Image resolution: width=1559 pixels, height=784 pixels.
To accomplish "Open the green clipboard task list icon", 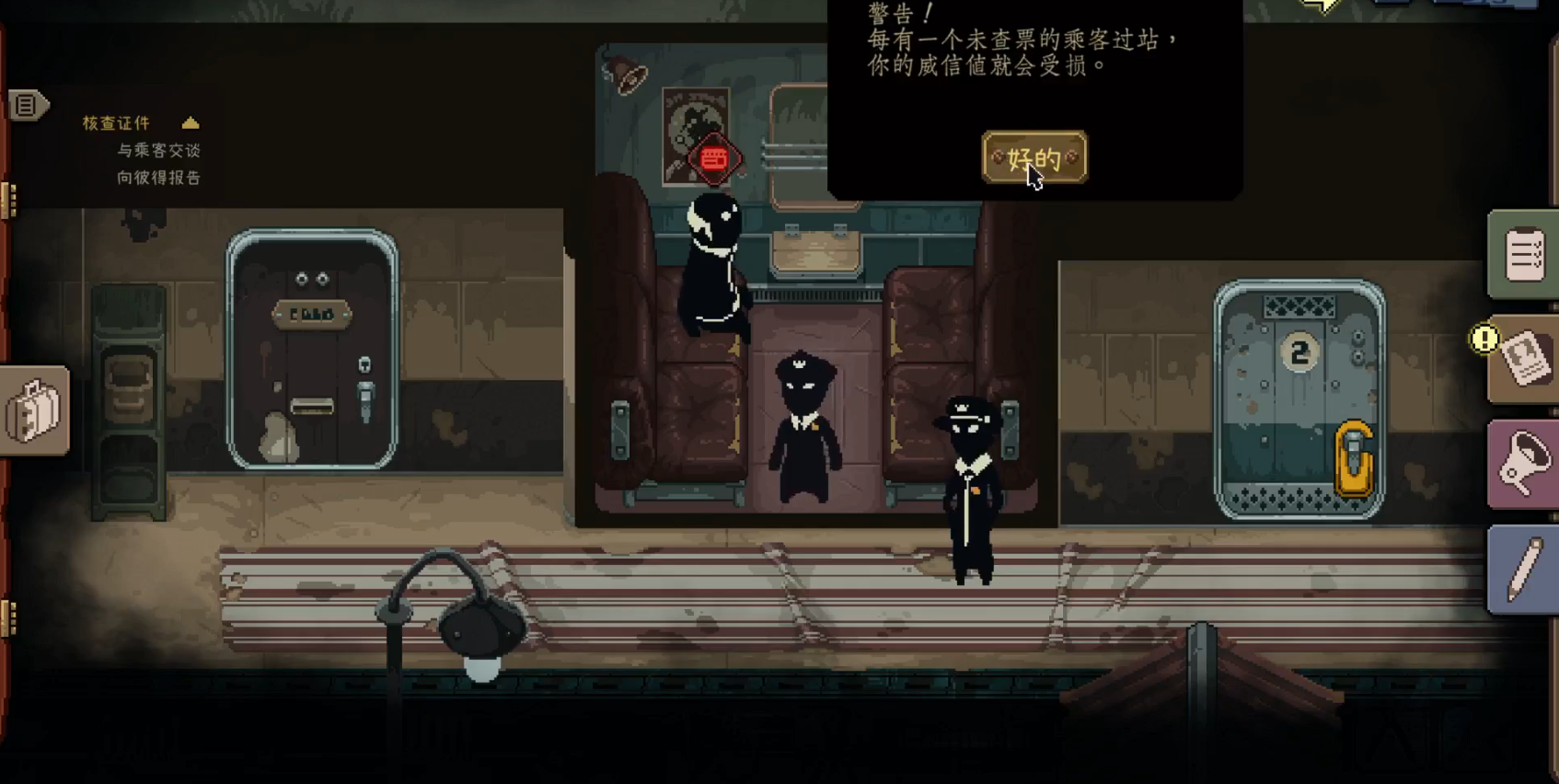I will pyautogui.click(x=1523, y=254).
